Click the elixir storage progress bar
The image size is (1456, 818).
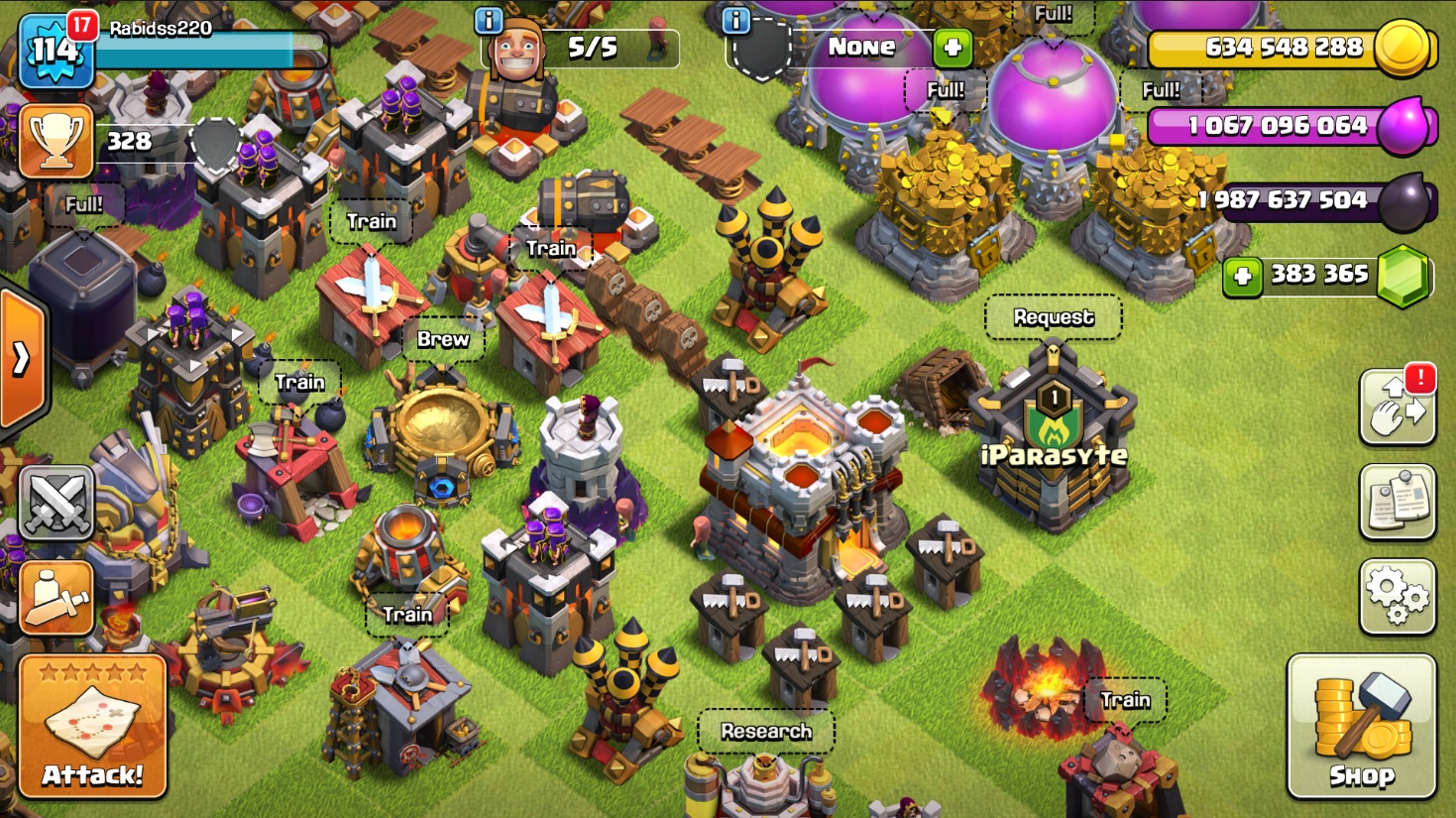[x=1269, y=125]
